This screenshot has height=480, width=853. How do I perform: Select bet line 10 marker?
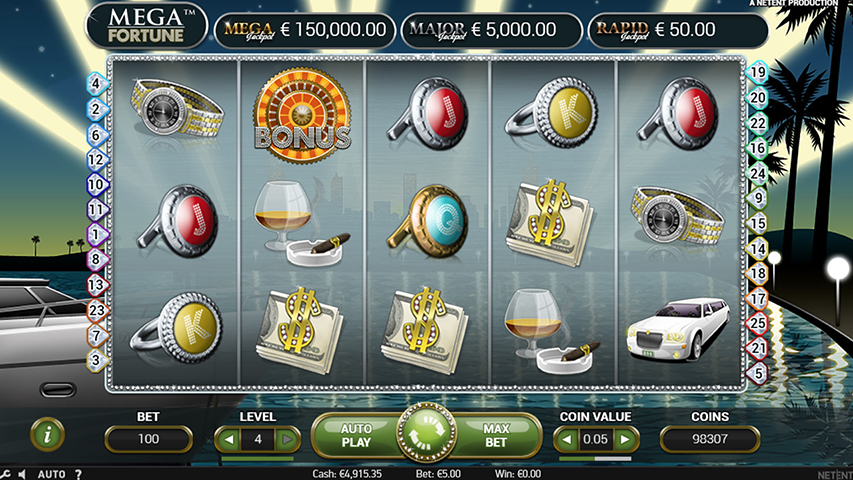[96, 185]
